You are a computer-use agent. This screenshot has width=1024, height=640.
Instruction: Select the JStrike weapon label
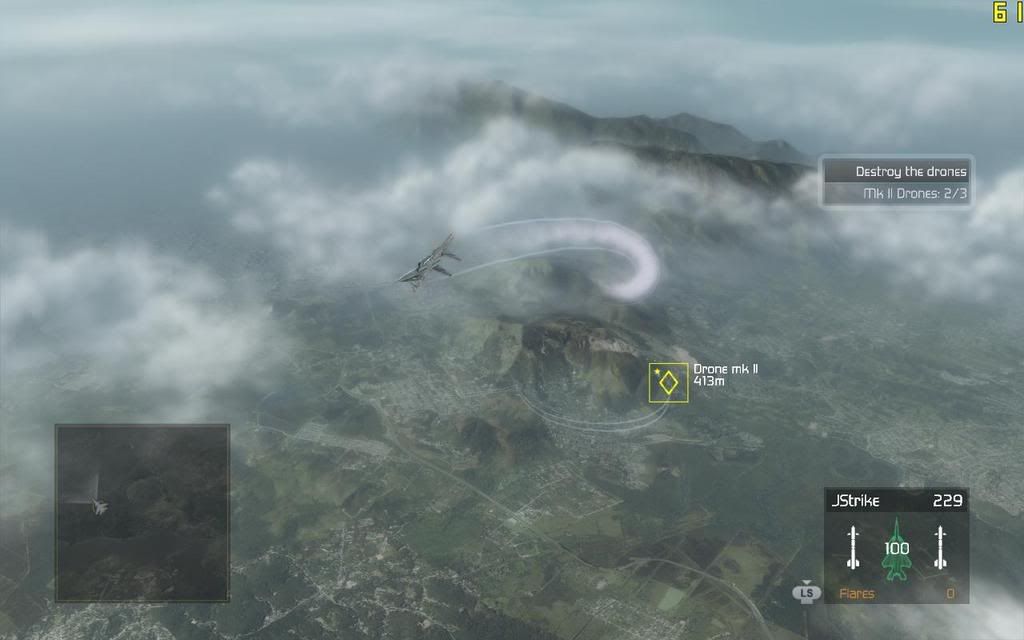coord(853,500)
